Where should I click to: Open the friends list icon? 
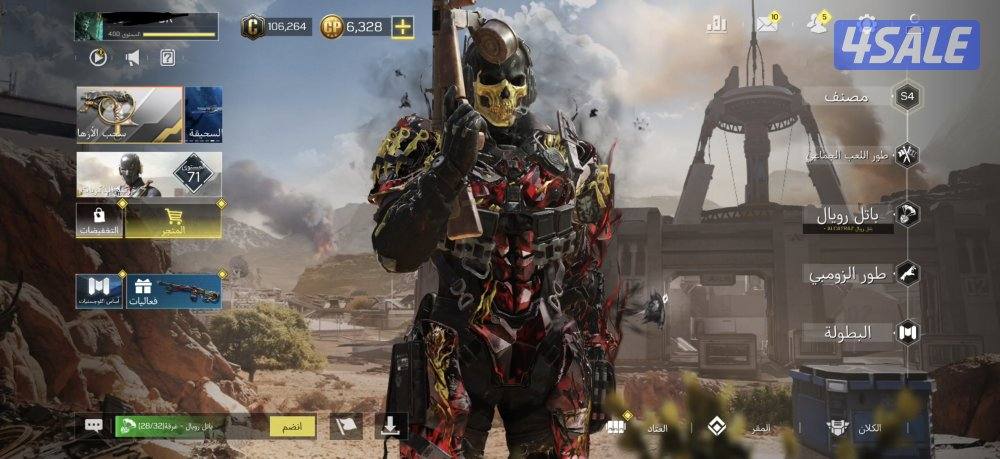tap(817, 24)
